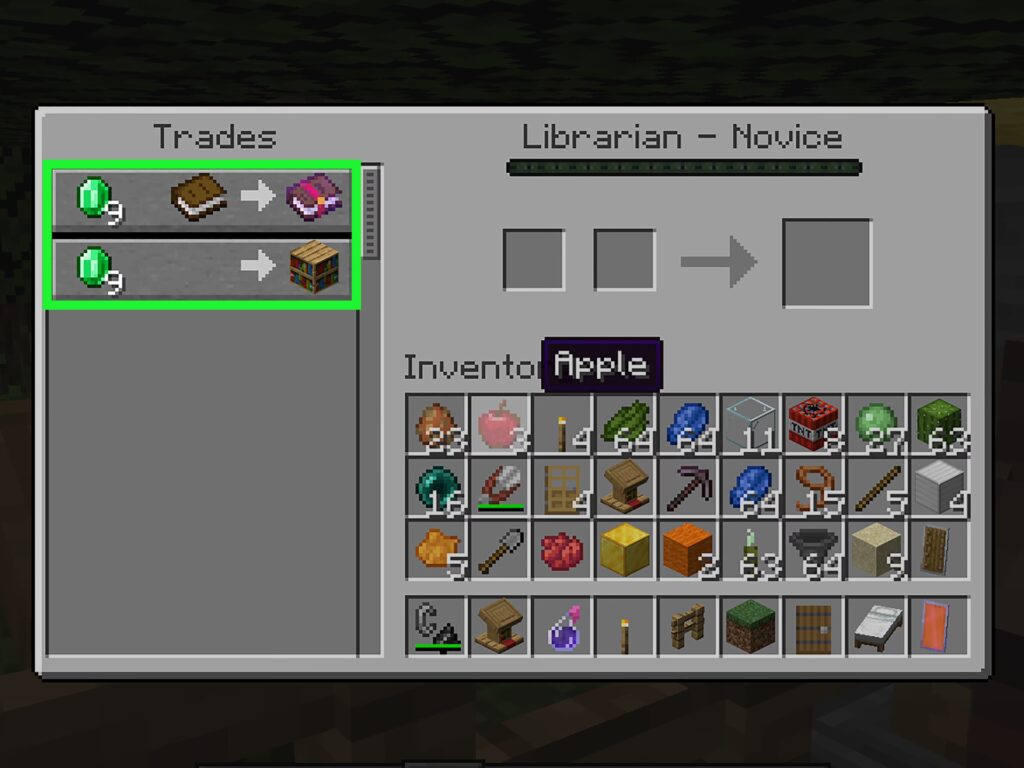Pick up the dark pickaxe
Screen dimensions: 1024x768
688,487
